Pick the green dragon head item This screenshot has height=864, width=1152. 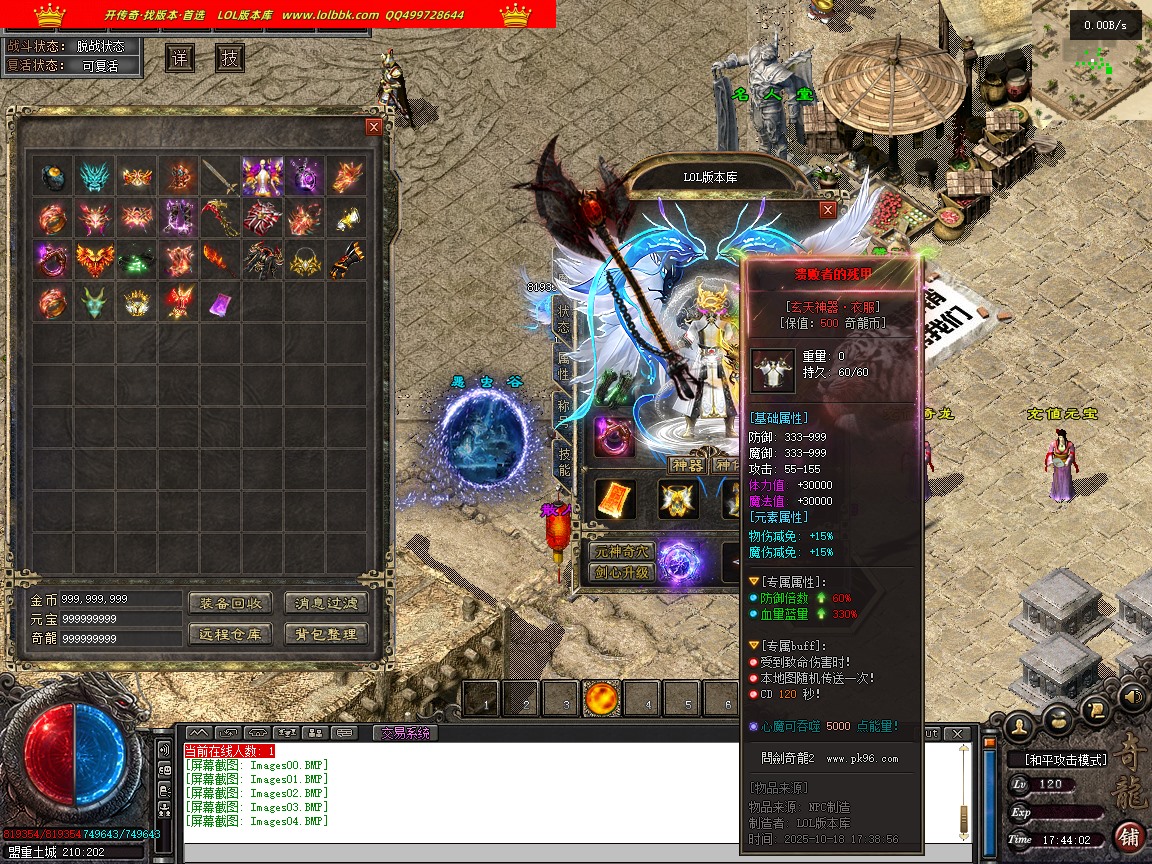(93, 303)
